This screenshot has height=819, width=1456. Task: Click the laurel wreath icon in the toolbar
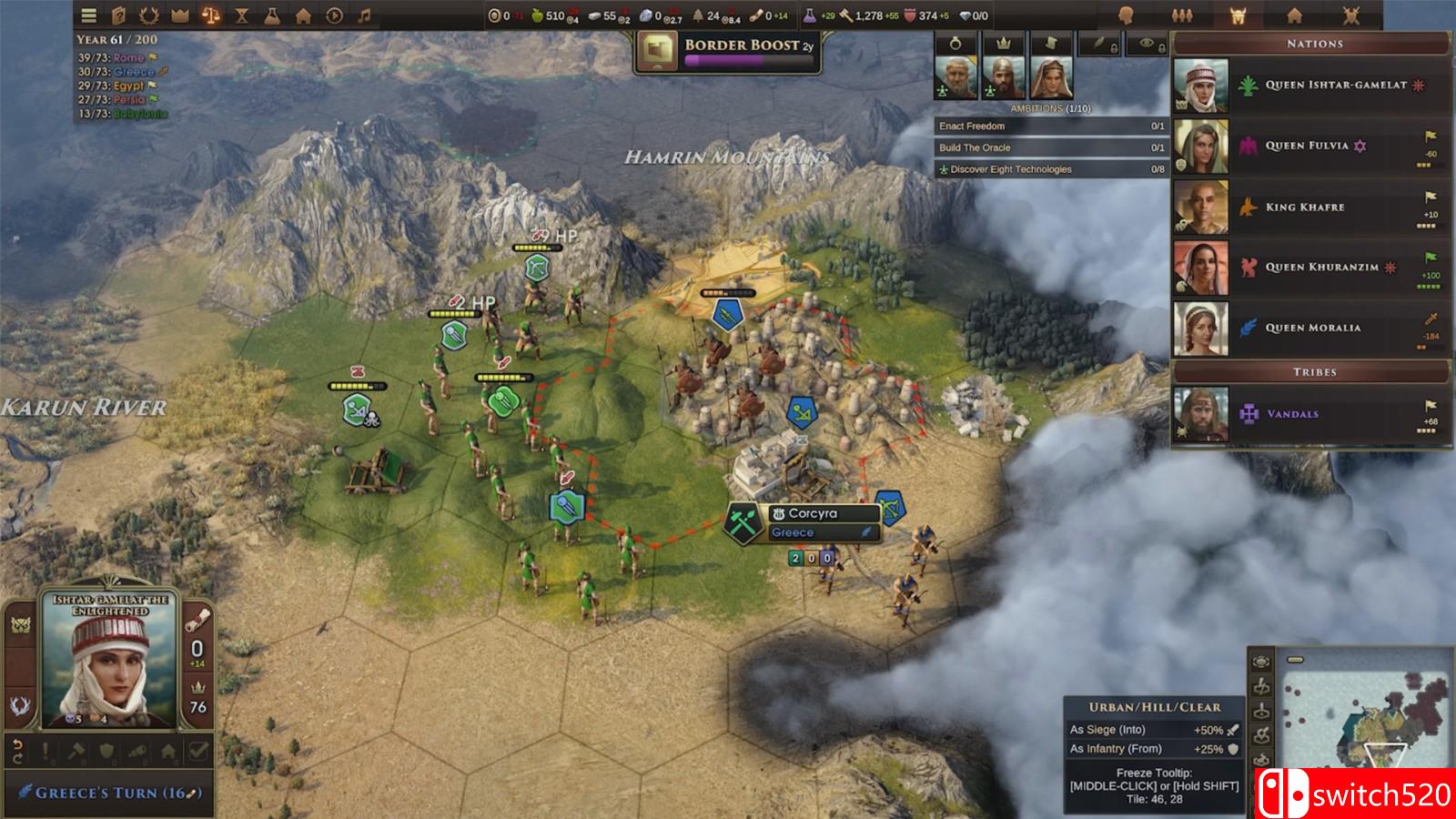click(149, 15)
